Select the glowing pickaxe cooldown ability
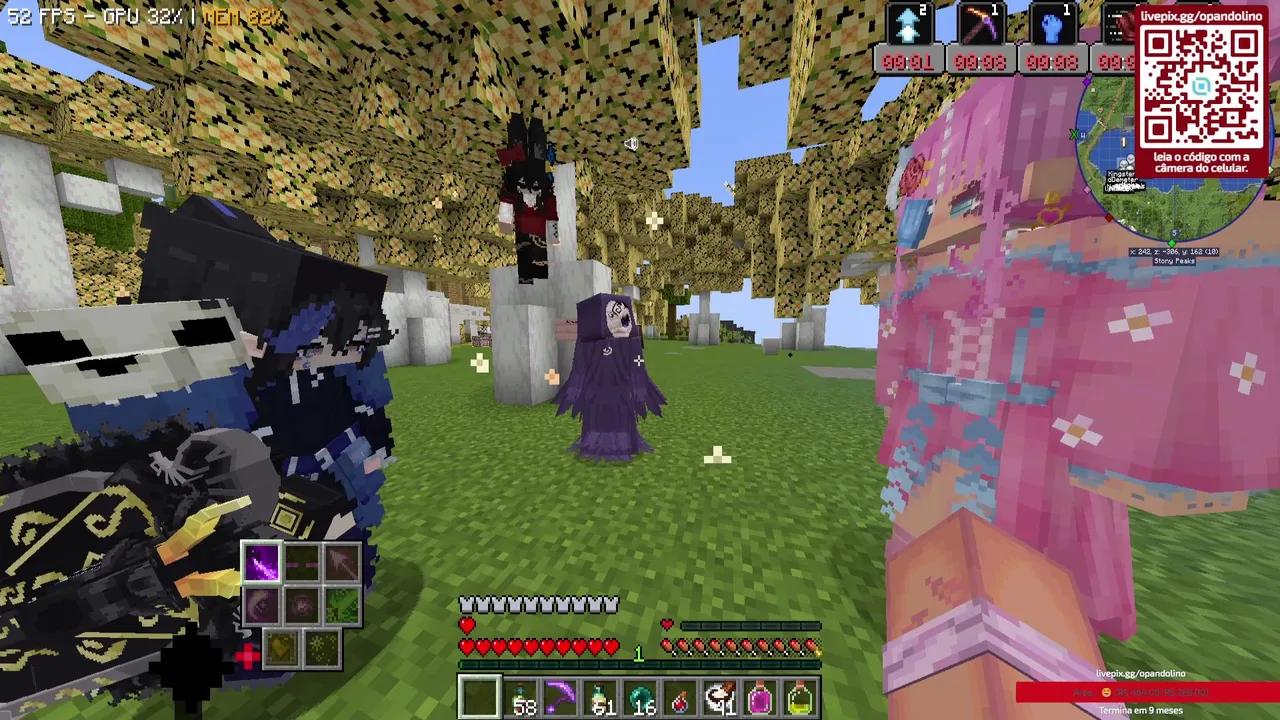The image size is (1280, 720). (x=980, y=25)
